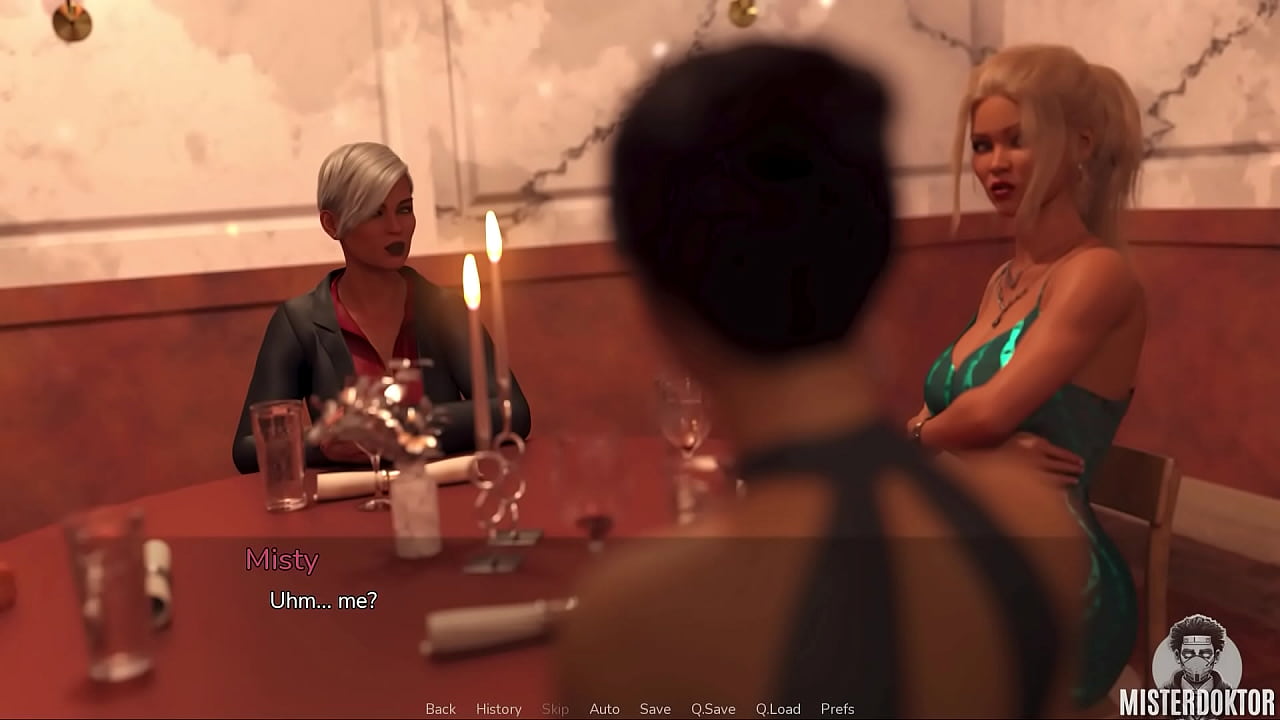Toggle Auto-forward mode
This screenshot has height=720, width=1280.
click(x=605, y=708)
